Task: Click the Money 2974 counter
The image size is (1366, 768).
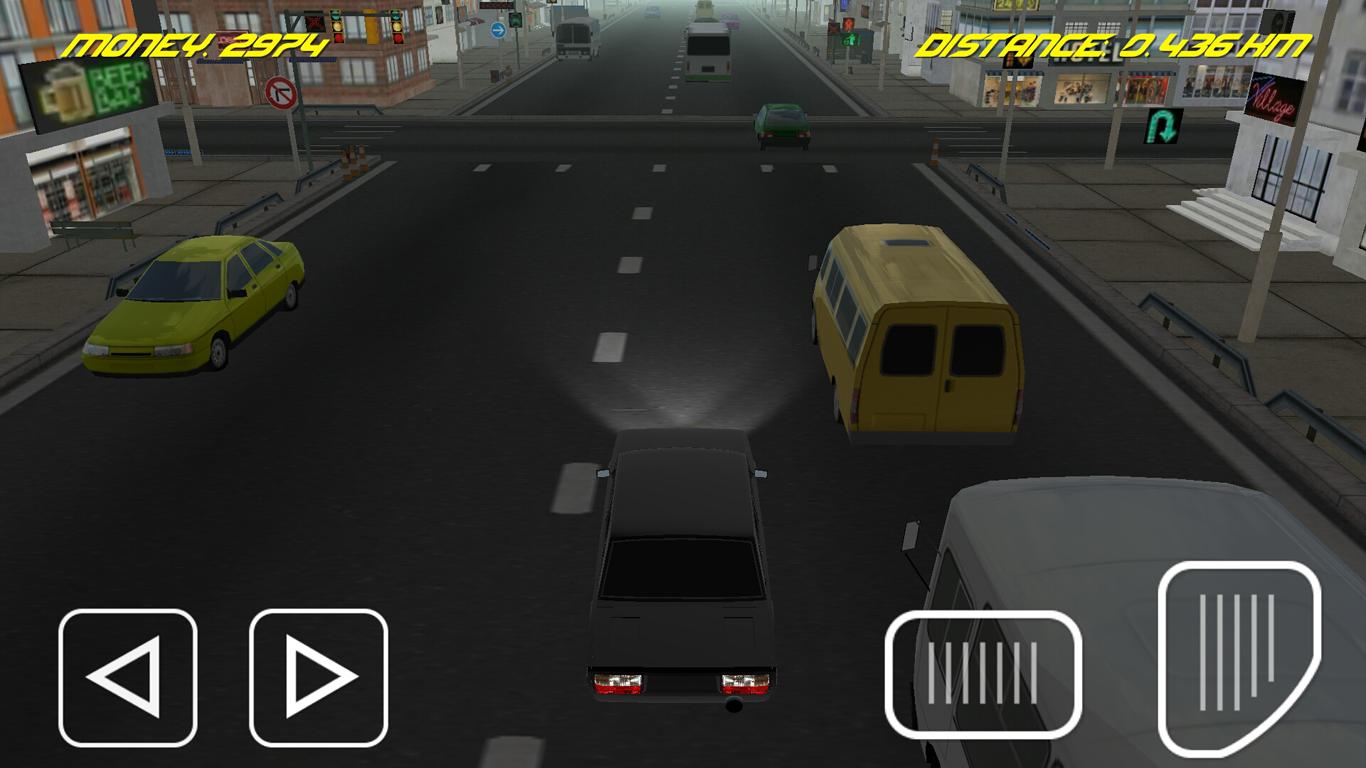Action: click(195, 42)
